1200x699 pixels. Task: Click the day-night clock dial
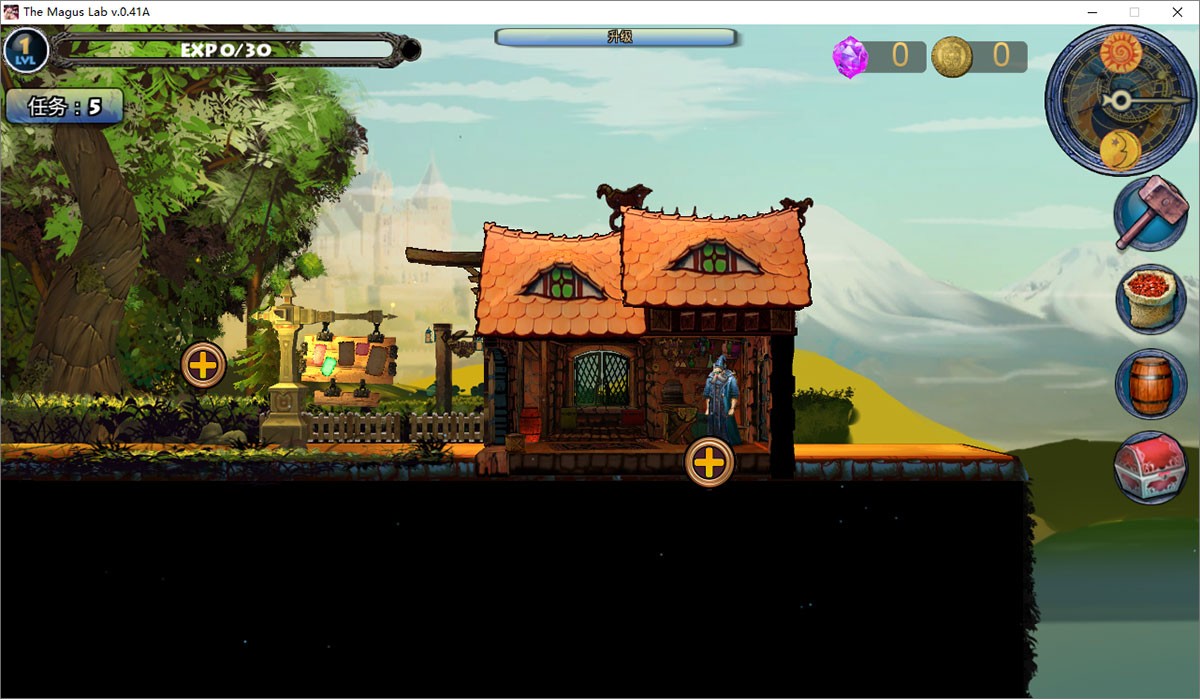point(1120,100)
